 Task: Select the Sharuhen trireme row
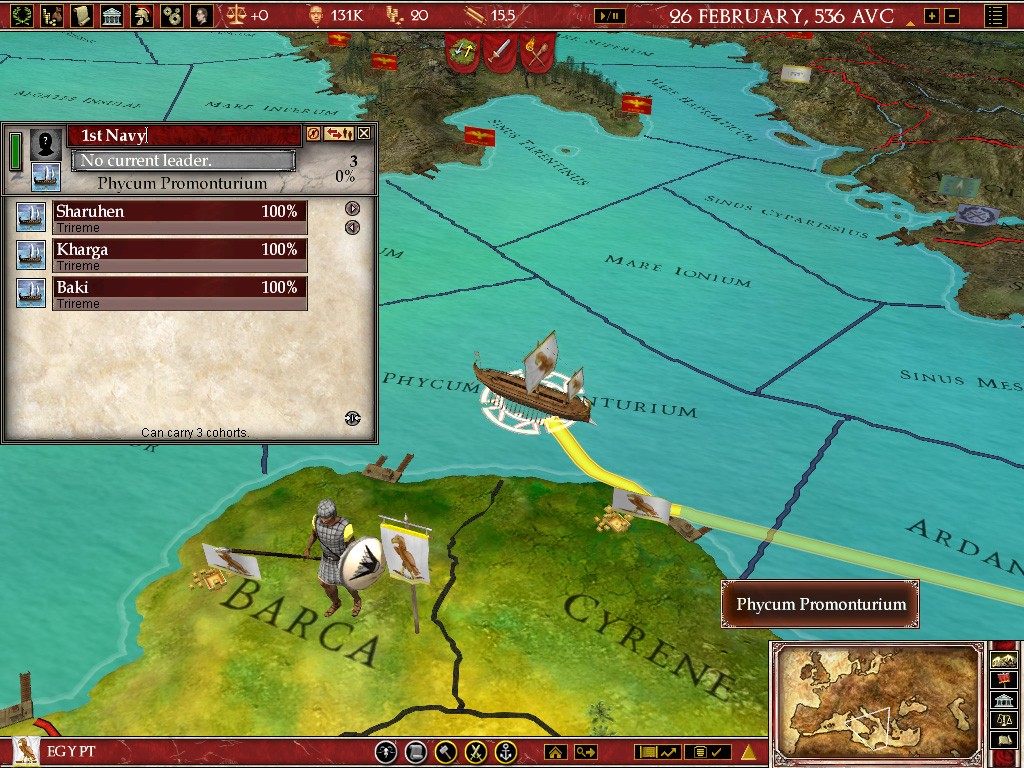tap(180, 212)
